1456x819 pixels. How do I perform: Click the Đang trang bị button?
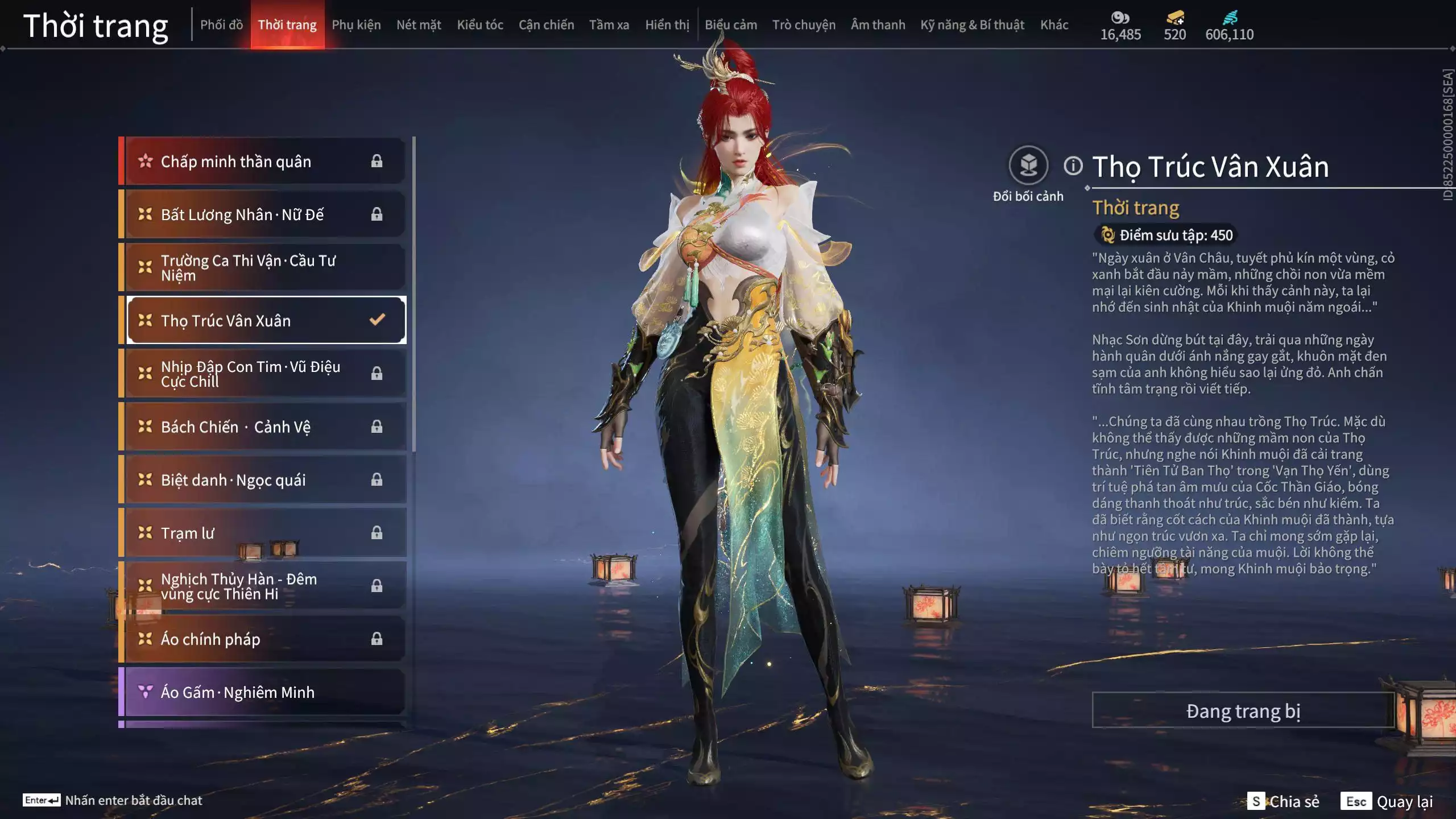1243,711
